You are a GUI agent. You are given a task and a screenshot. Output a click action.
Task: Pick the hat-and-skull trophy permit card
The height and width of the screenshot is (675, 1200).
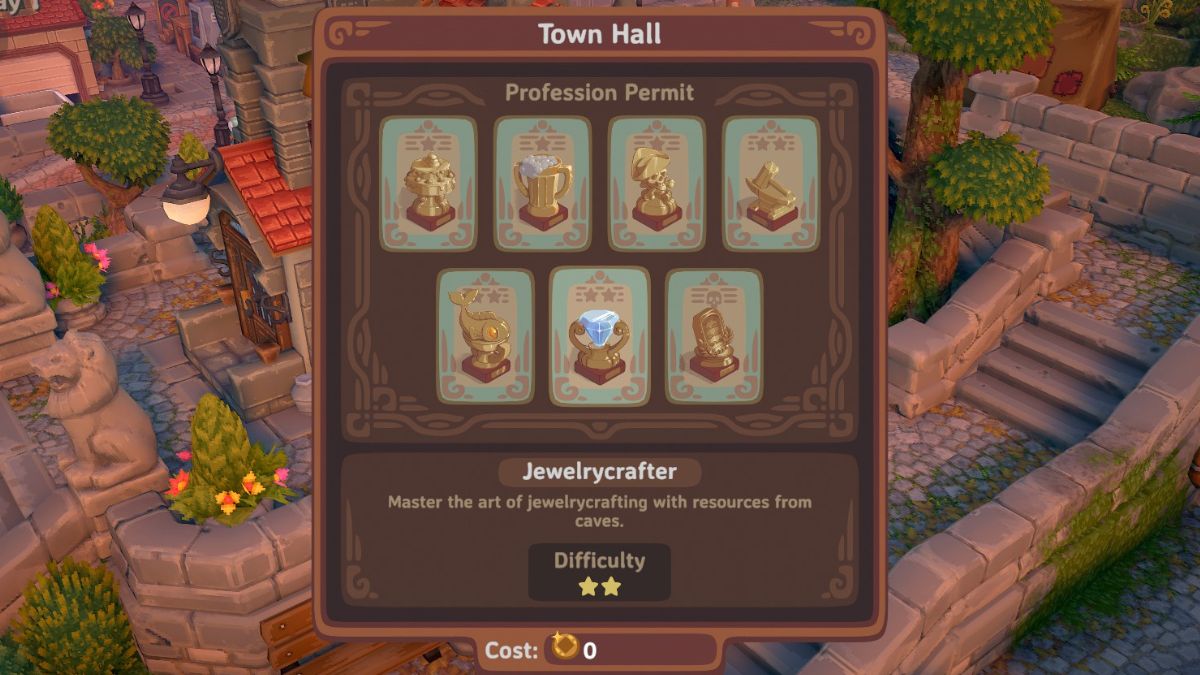(657, 183)
